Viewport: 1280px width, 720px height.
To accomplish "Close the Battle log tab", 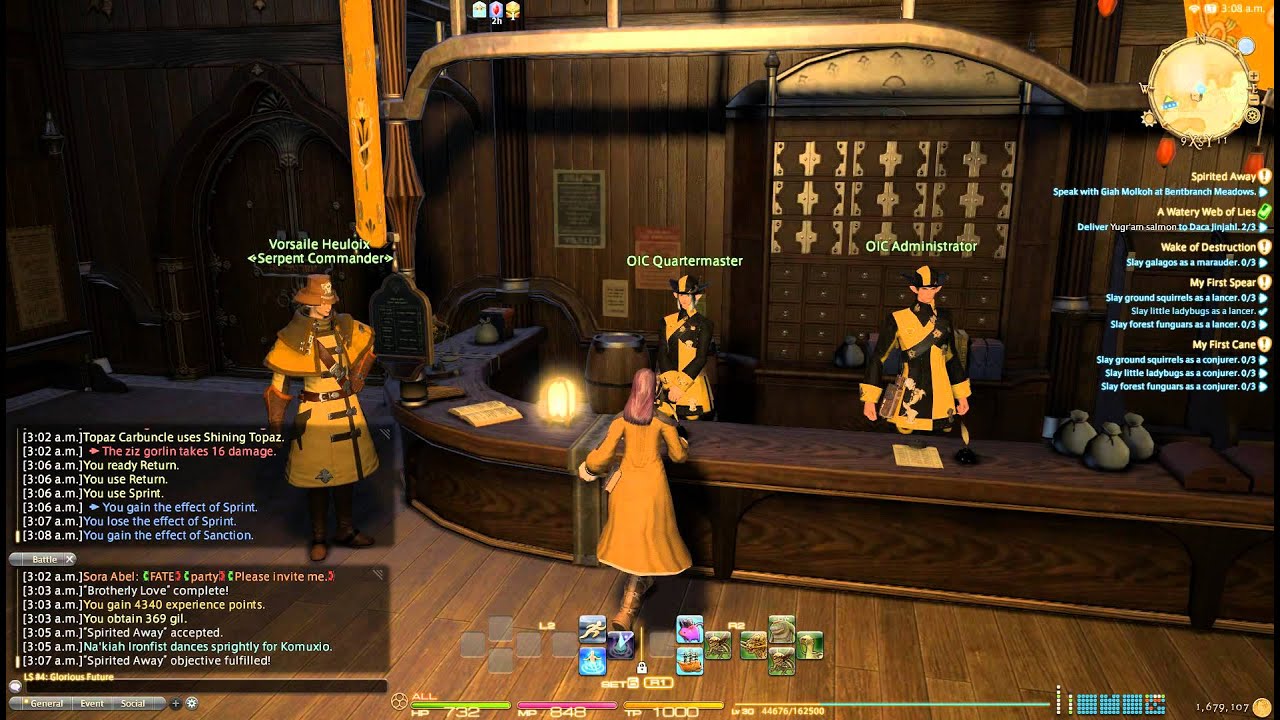I will point(70,559).
